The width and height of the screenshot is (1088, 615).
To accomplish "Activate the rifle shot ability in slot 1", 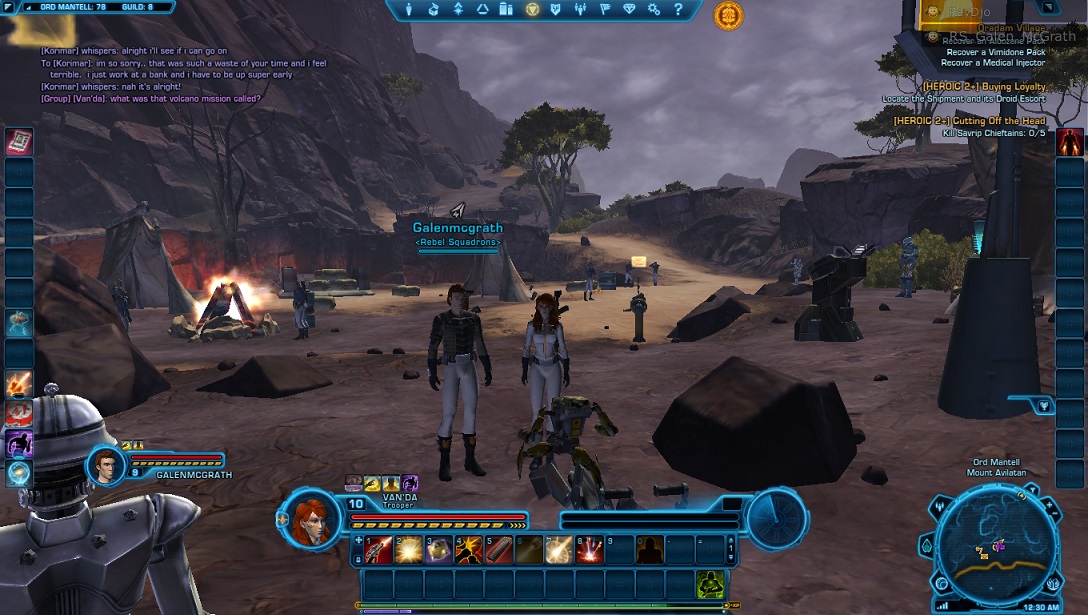I will click(379, 549).
